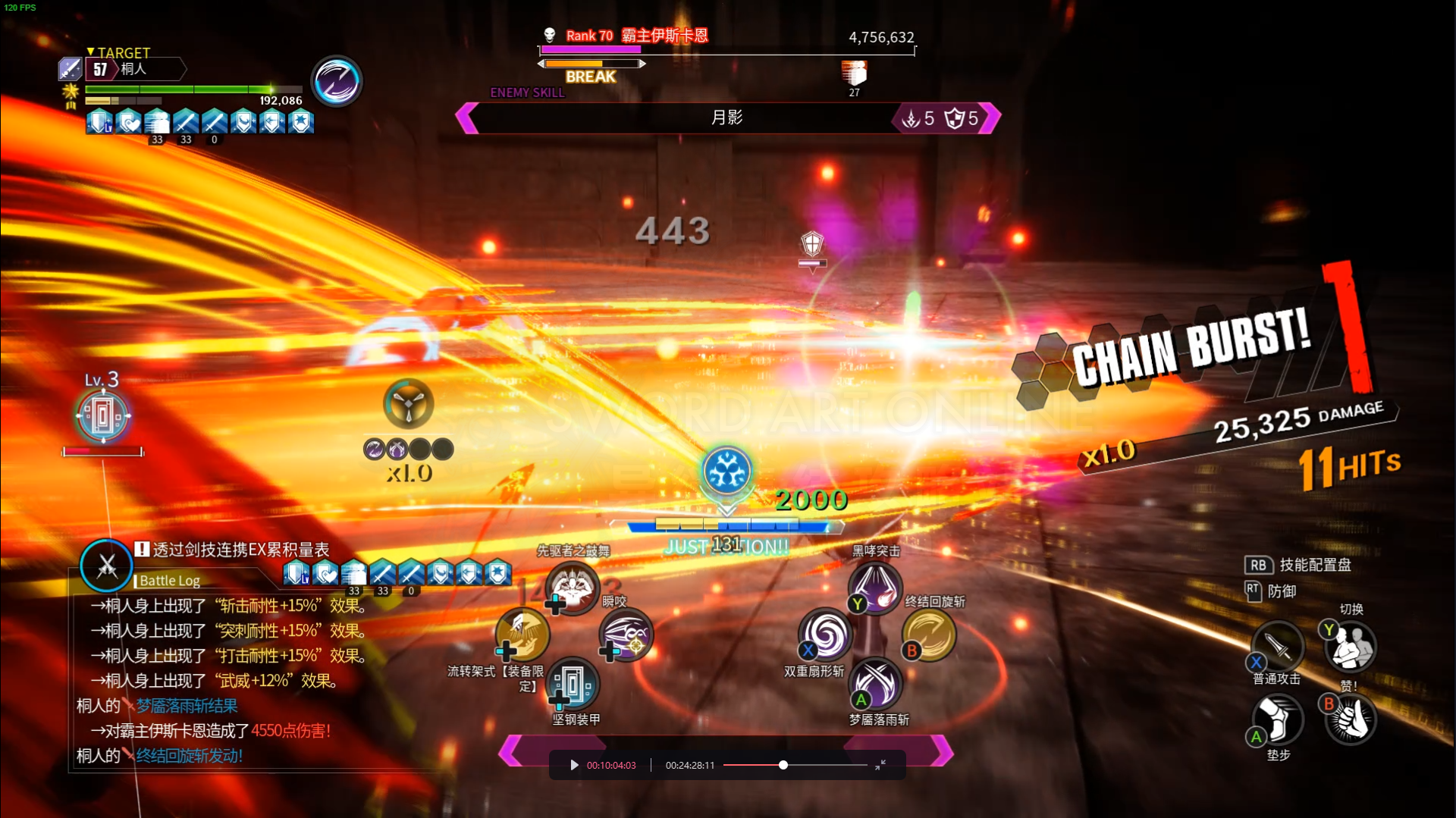The image size is (1456, 818).
Task: Activate the 黑哮突击 sword skill
Action: pyautogui.click(x=874, y=587)
